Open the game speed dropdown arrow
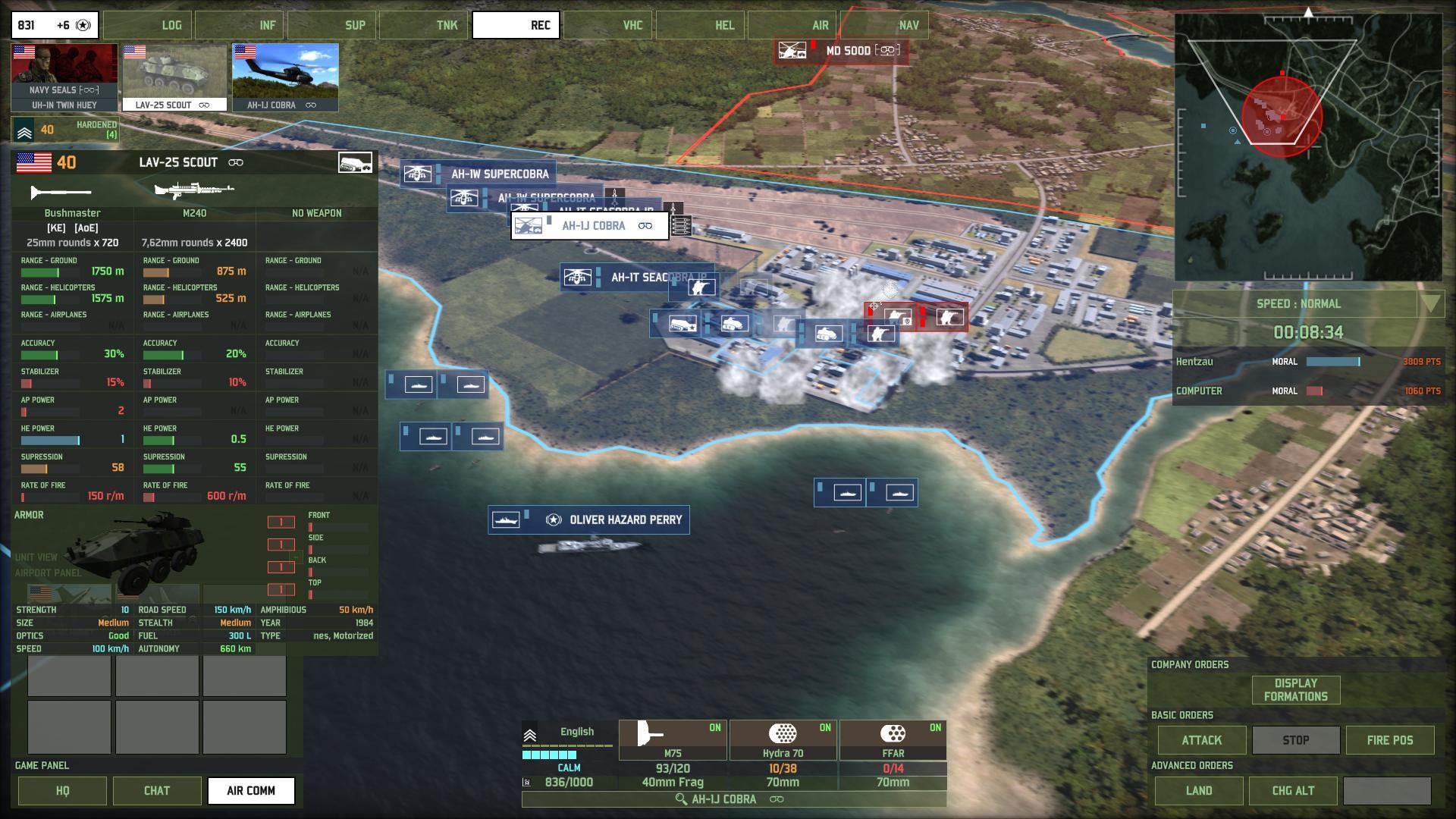The height and width of the screenshot is (819, 1456). [1429, 304]
